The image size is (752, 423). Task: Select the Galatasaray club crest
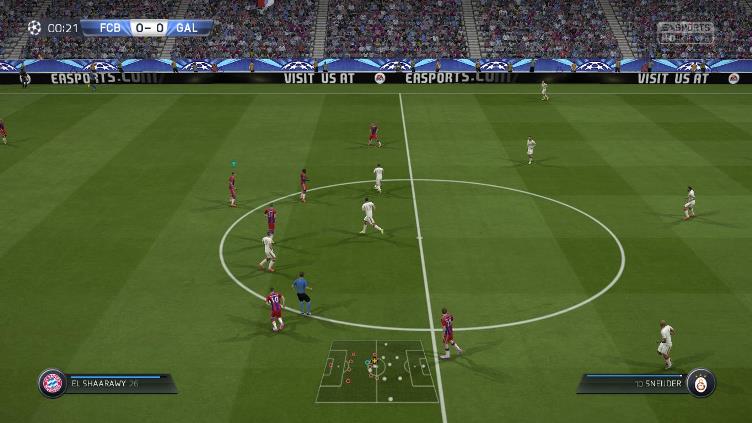click(x=701, y=383)
